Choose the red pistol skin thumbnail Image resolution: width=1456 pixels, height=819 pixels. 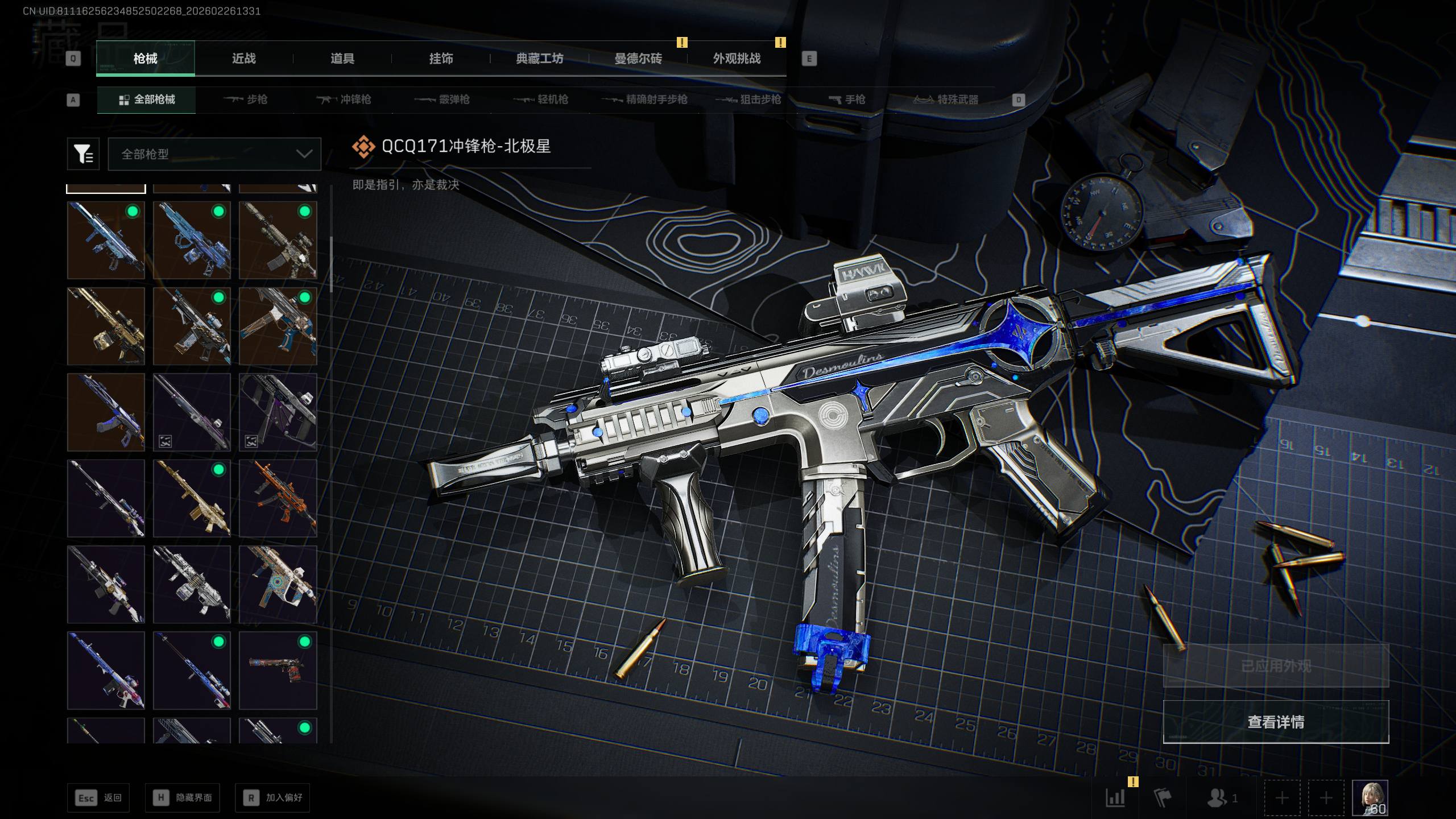pos(278,670)
